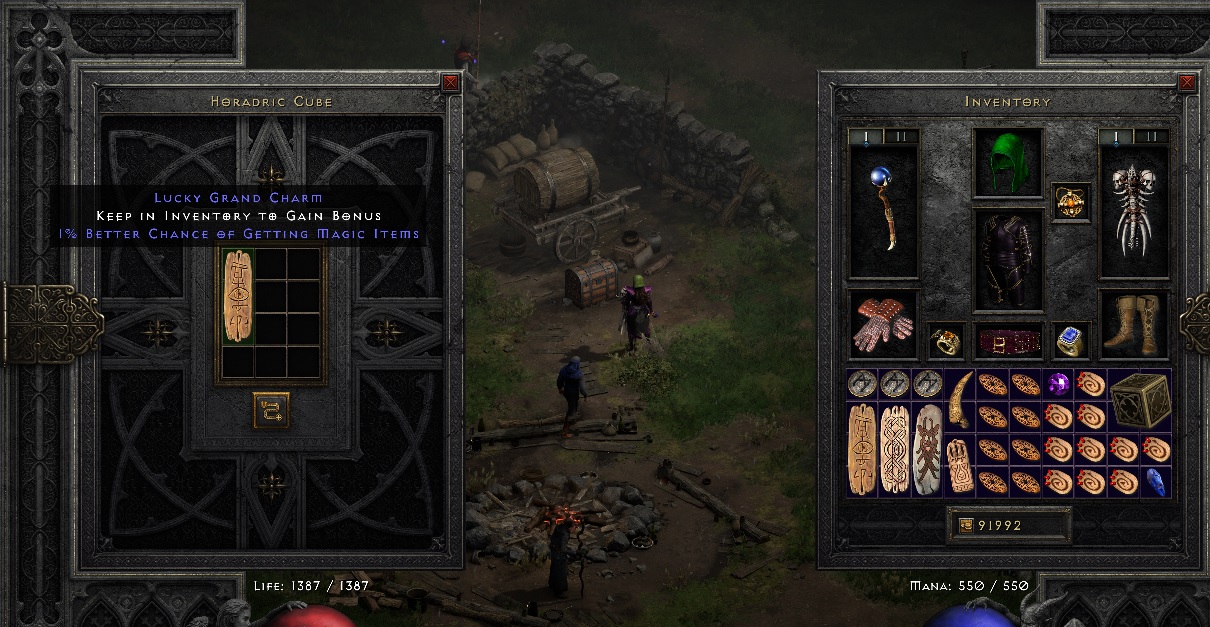Select the equipped red belt

tap(1008, 342)
